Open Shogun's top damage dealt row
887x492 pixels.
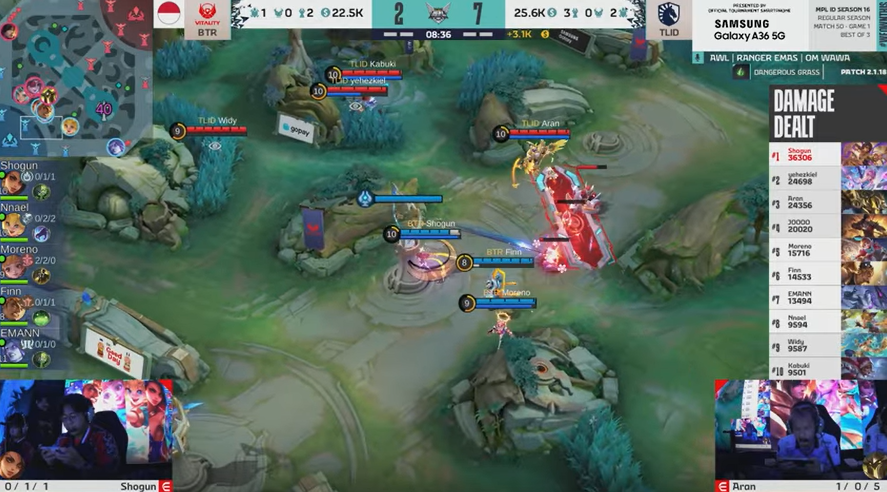(805, 154)
